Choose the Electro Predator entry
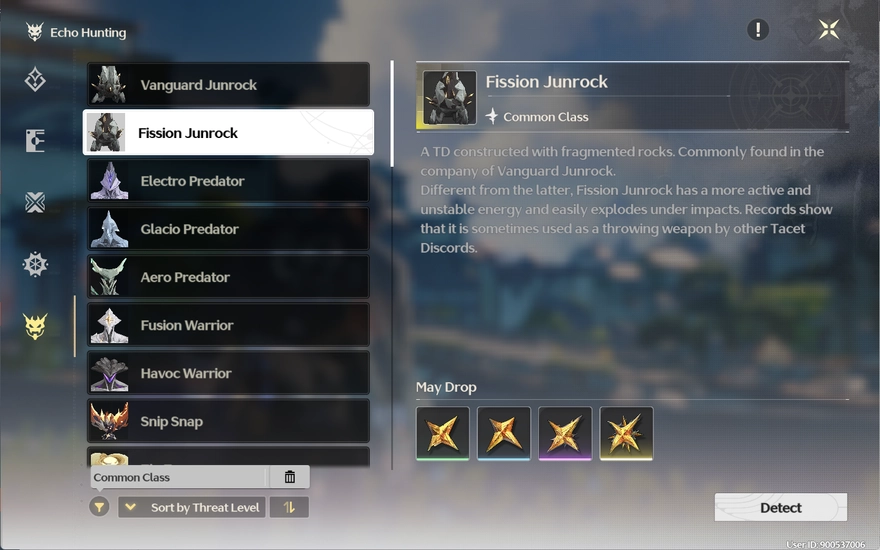 coord(228,181)
